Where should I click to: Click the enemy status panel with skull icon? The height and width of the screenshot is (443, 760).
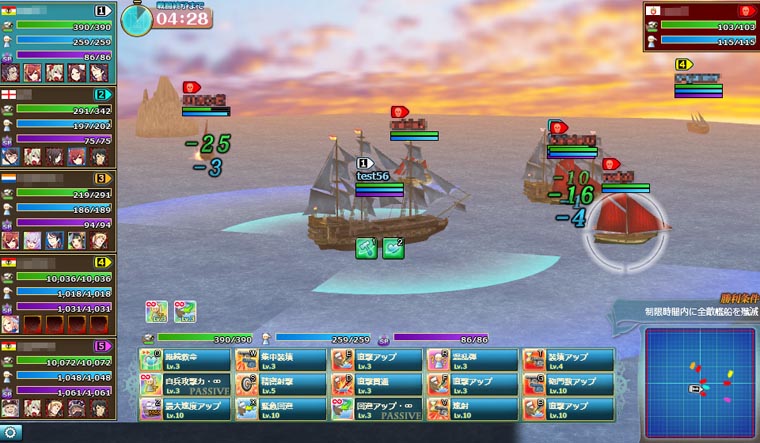coord(700,26)
